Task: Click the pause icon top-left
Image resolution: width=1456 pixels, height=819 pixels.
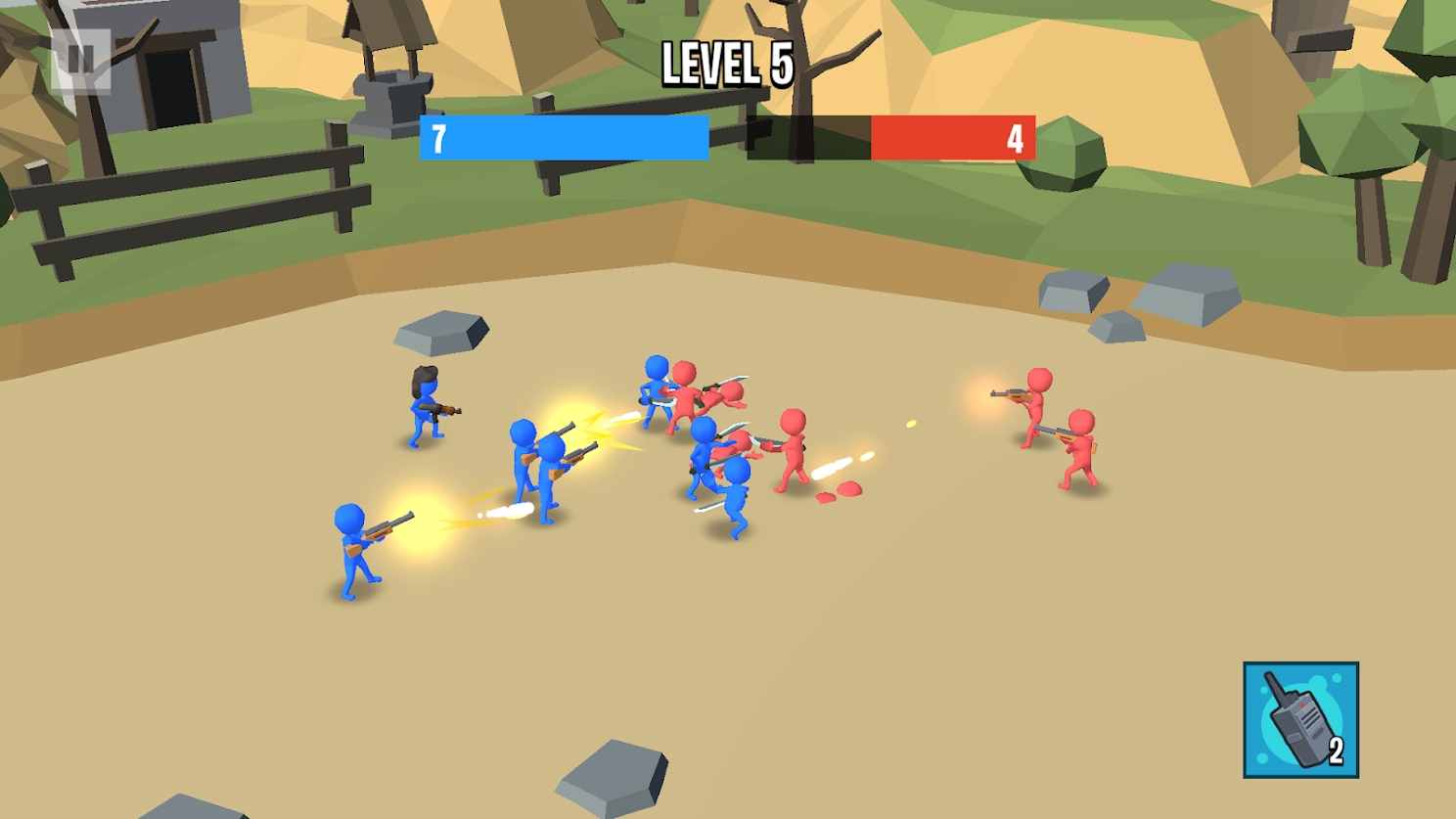Action: pos(82,59)
